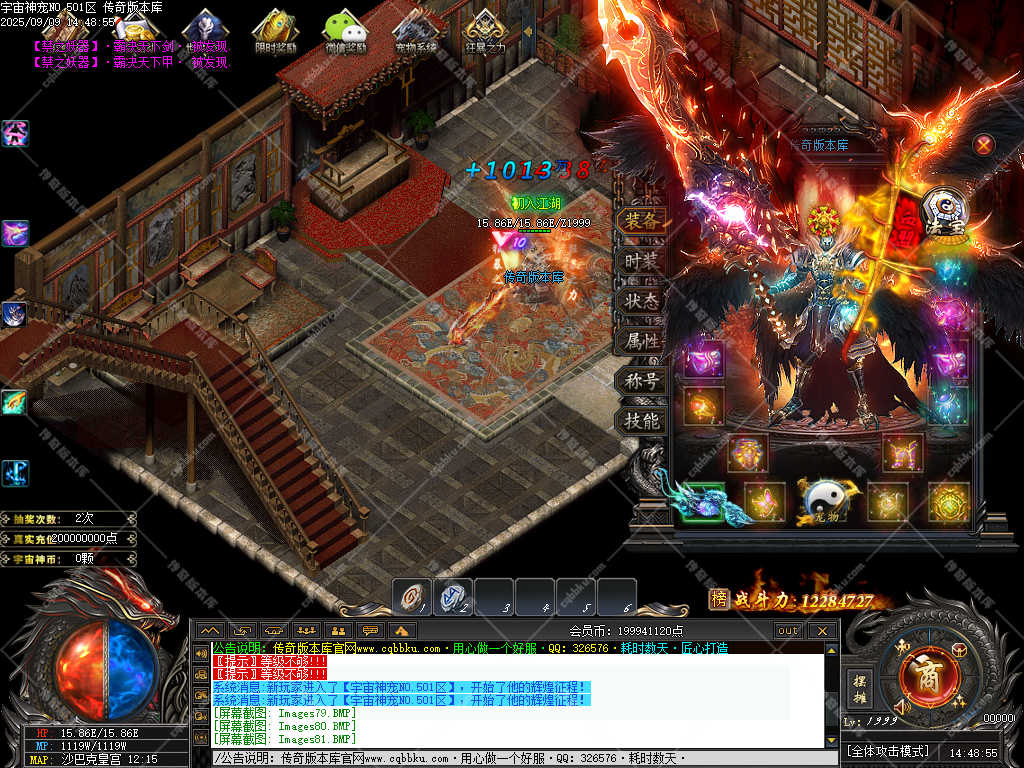Open the 微信奖励 WeChat reward icon
1024x768 pixels.
coord(345,30)
